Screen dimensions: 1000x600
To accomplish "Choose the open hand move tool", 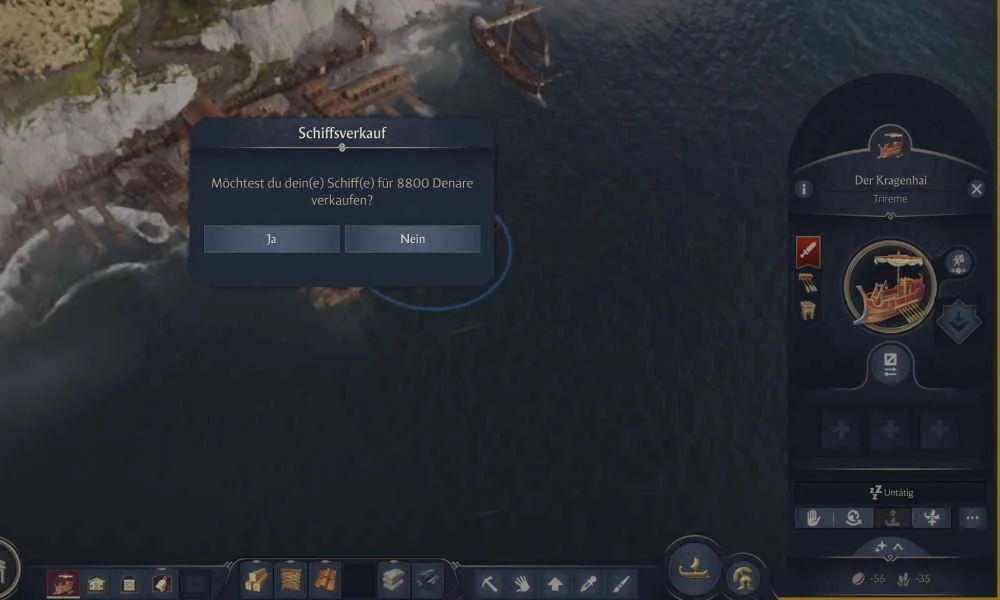I will pyautogui.click(x=522, y=583).
